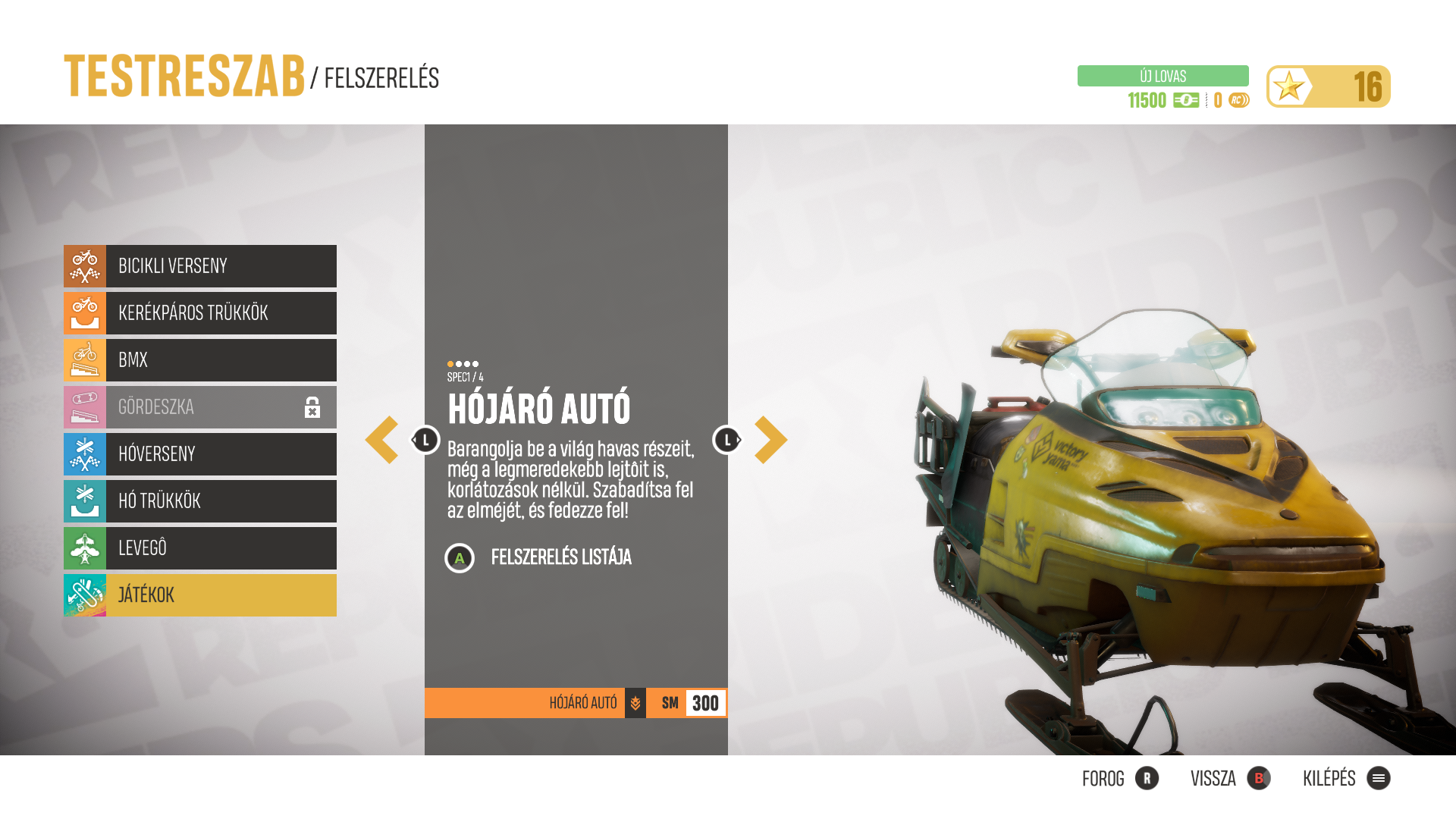This screenshot has width=1456, height=819.
Task: Activate the Forog rotate control
Action: coord(1120,779)
